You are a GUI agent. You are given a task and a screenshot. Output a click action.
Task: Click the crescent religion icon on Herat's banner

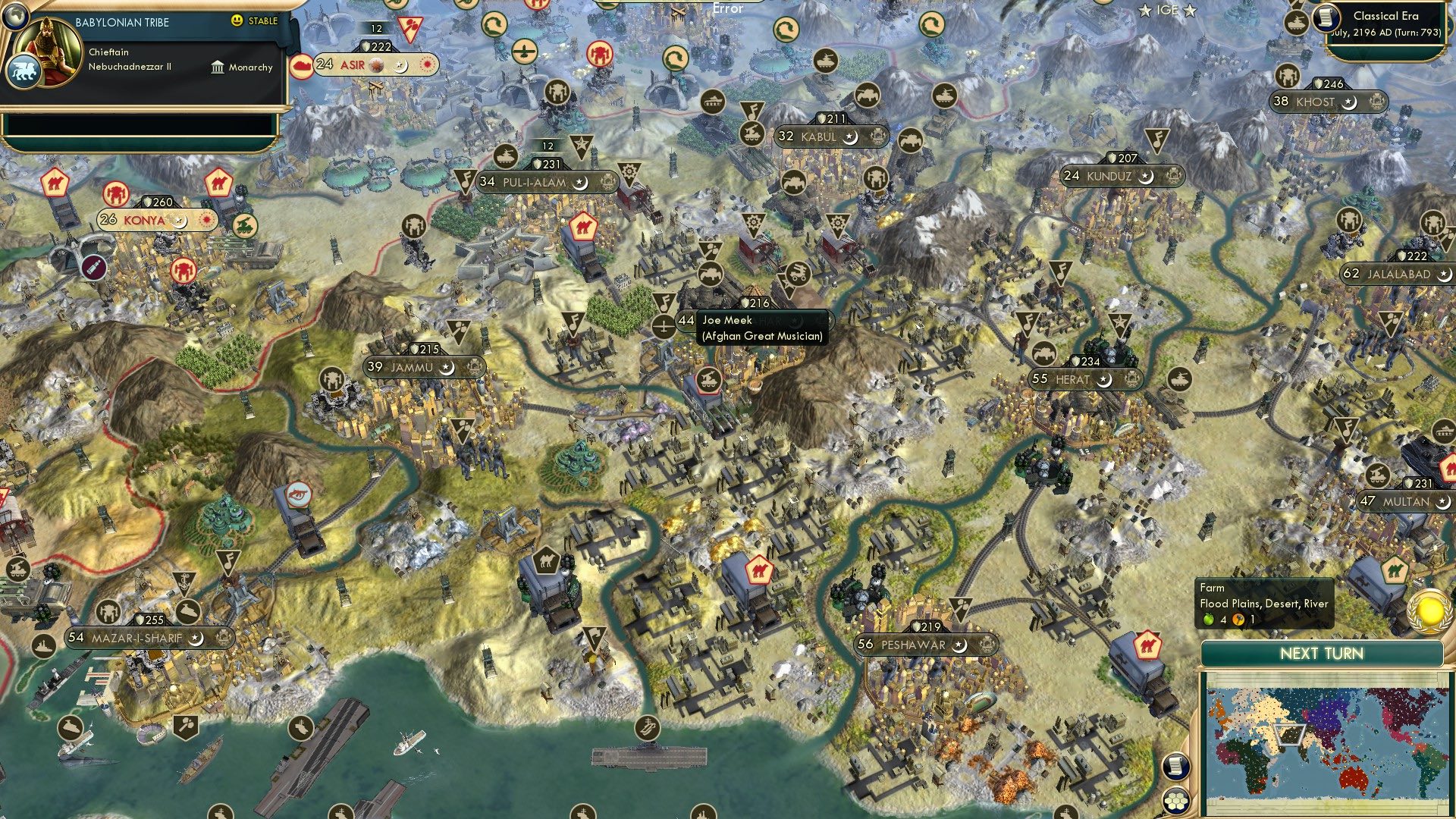pos(1105,379)
